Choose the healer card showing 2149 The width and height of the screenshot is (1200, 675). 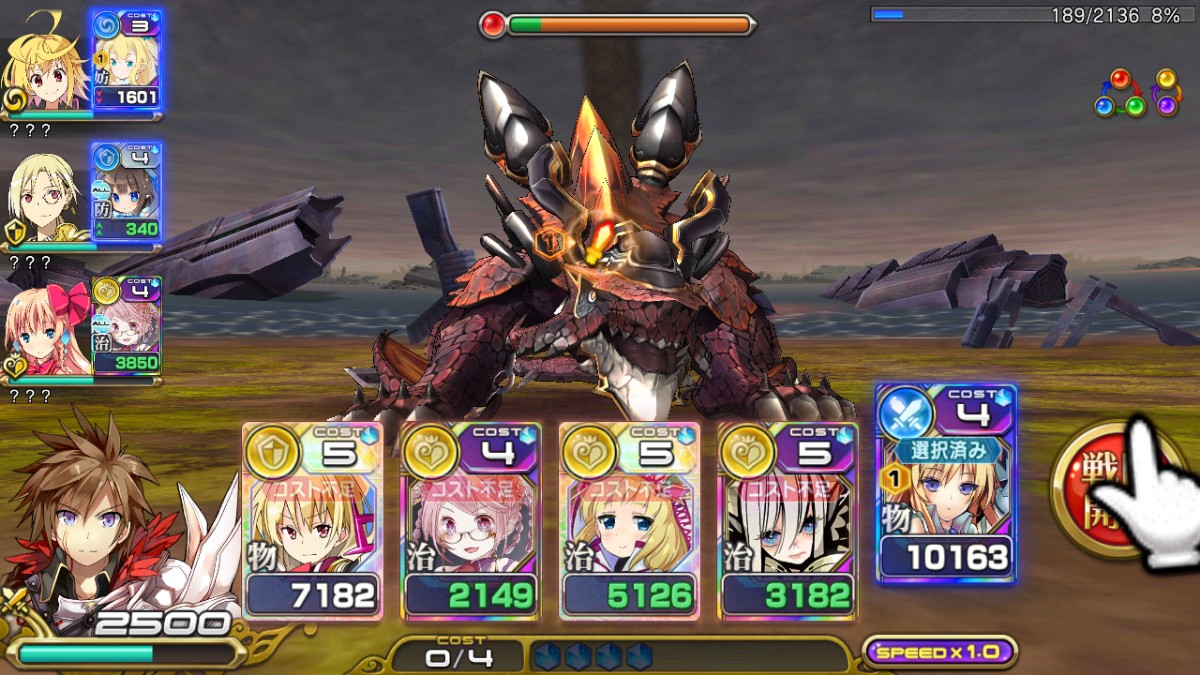point(471,520)
